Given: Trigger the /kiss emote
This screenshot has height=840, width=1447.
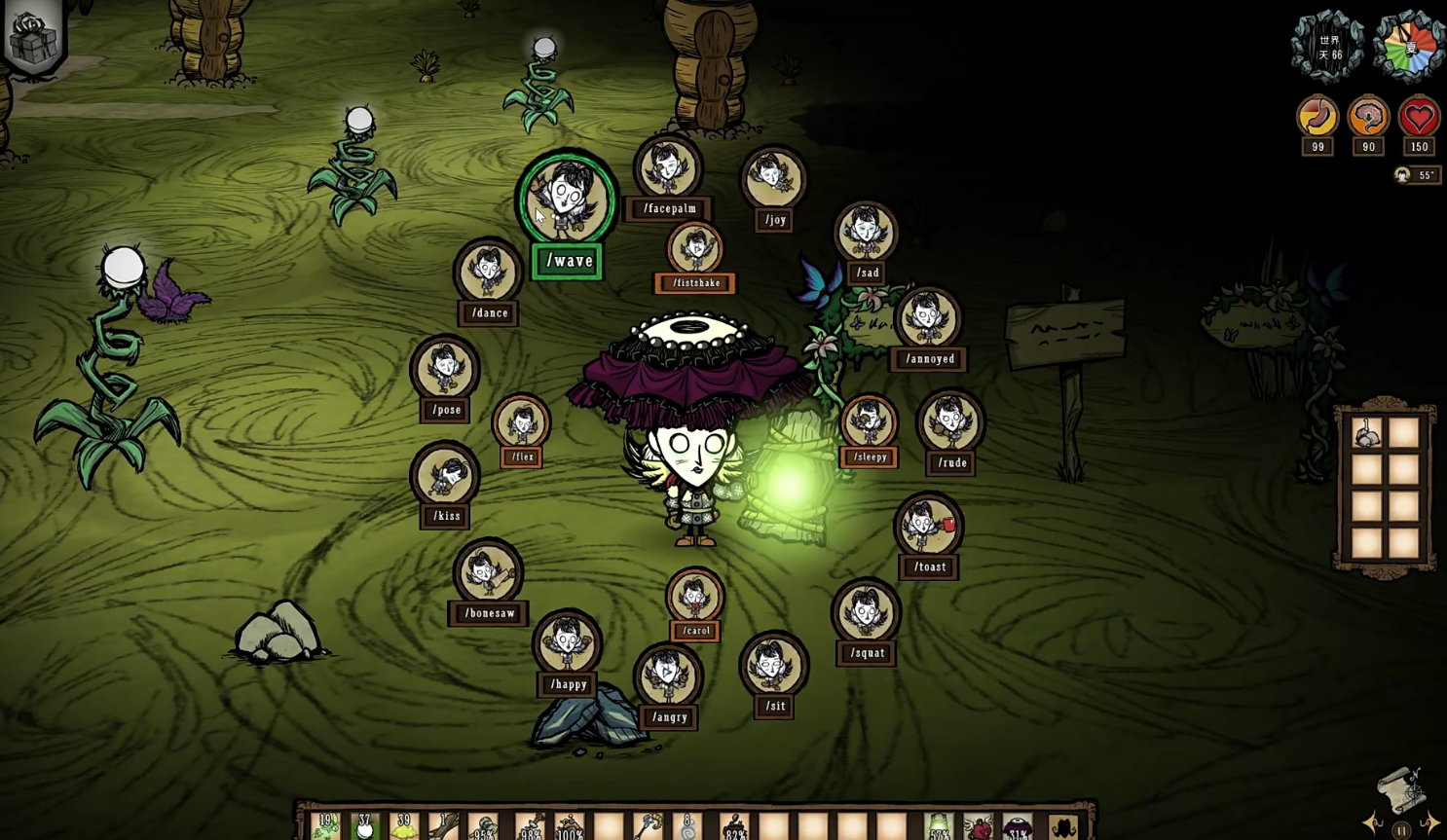Looking at the screenshot, I should [x=446, y=477].
